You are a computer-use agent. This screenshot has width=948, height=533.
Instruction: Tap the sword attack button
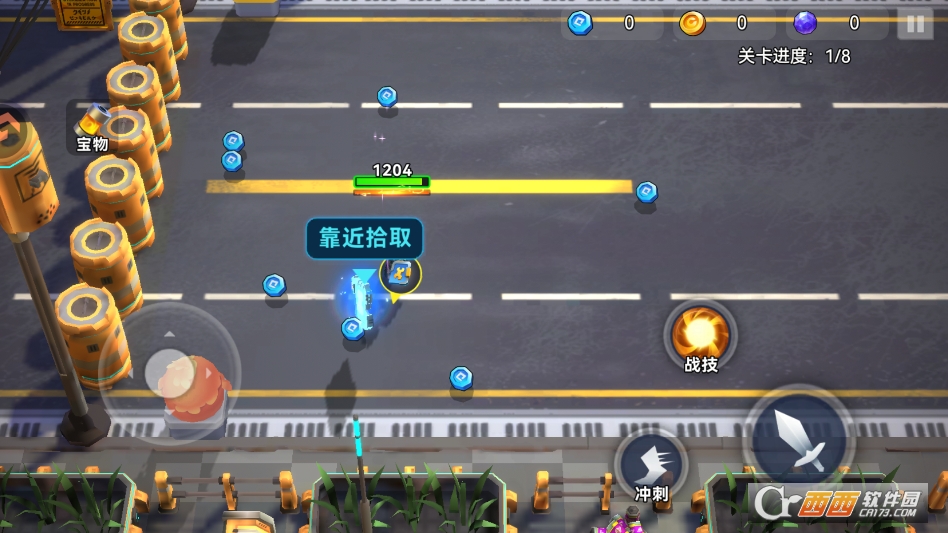[799, 438]
